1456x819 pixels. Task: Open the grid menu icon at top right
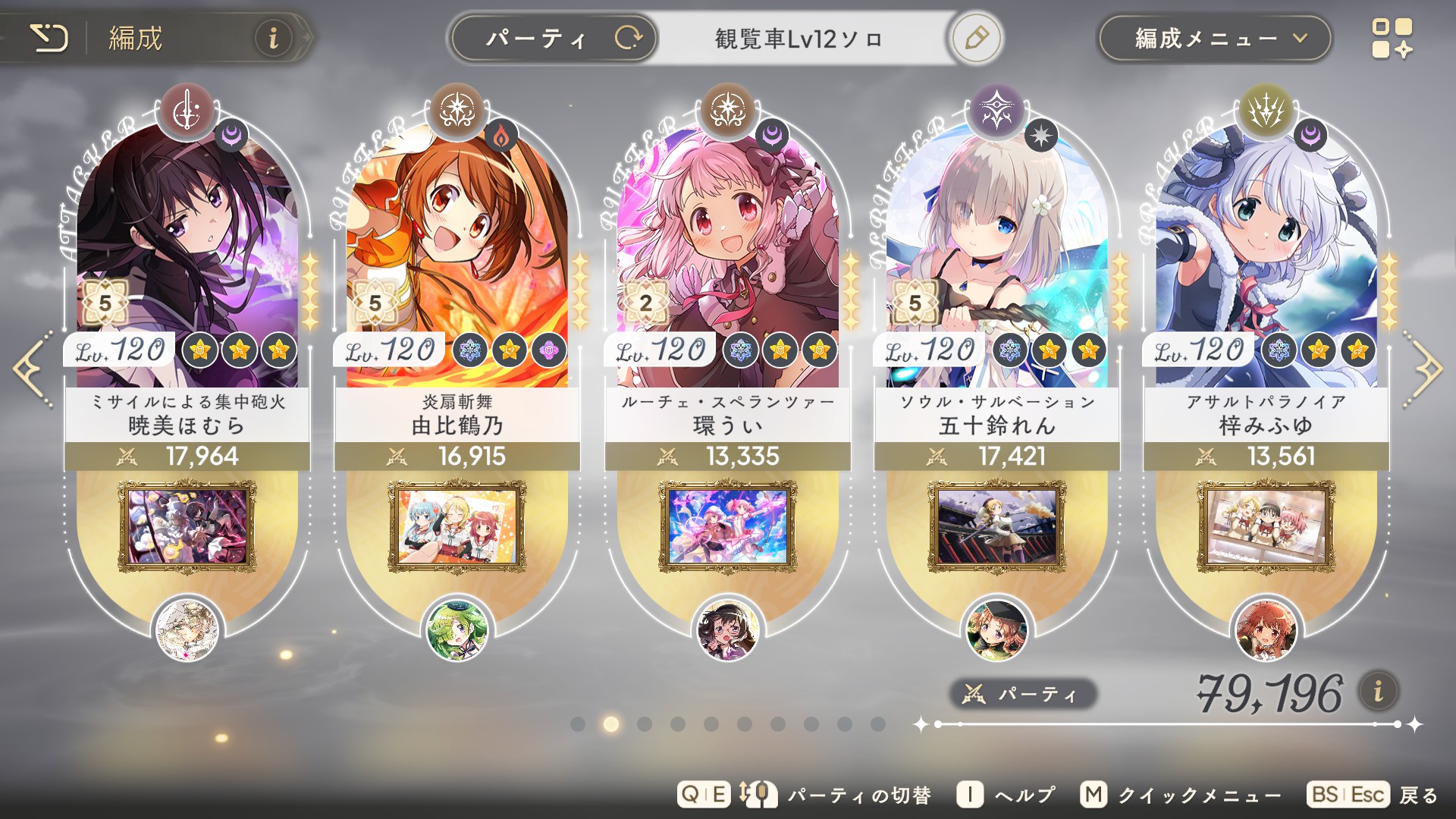(1392, 39)
